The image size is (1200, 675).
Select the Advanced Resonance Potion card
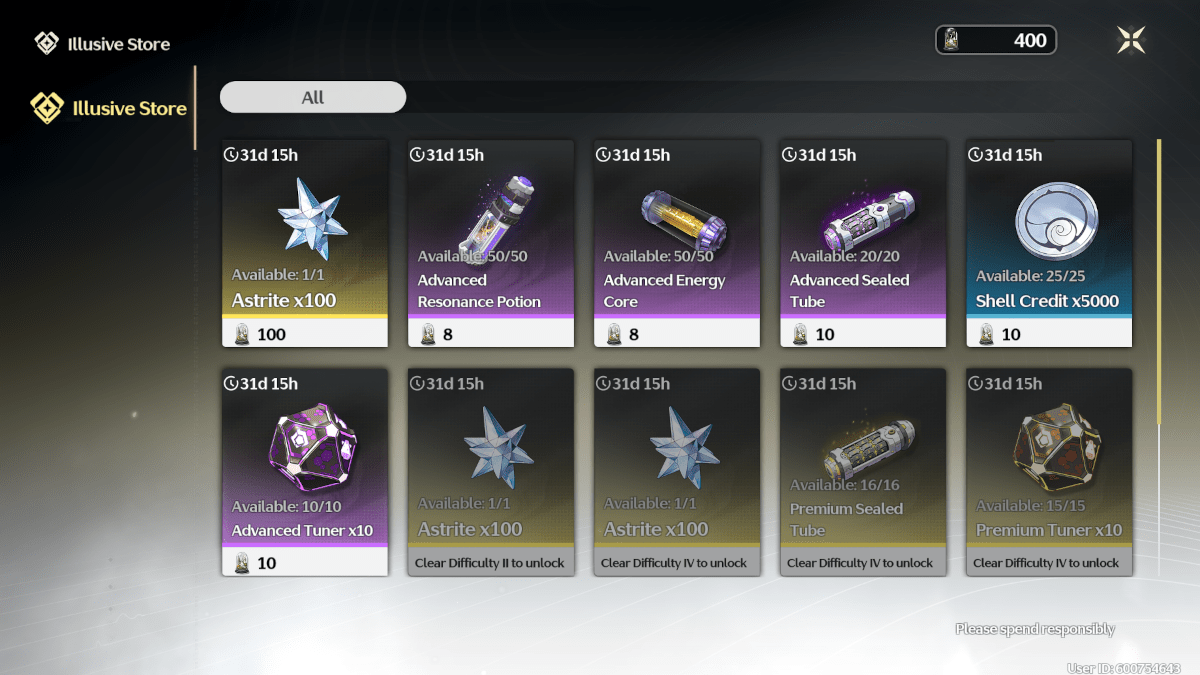tap(491, 243)
